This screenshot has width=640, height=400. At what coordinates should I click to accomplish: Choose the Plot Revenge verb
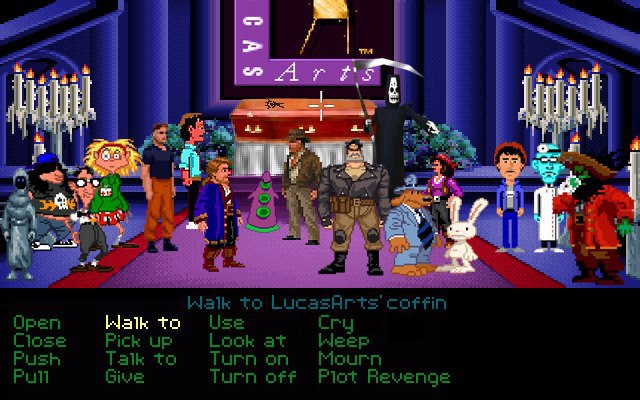(384, 377)
